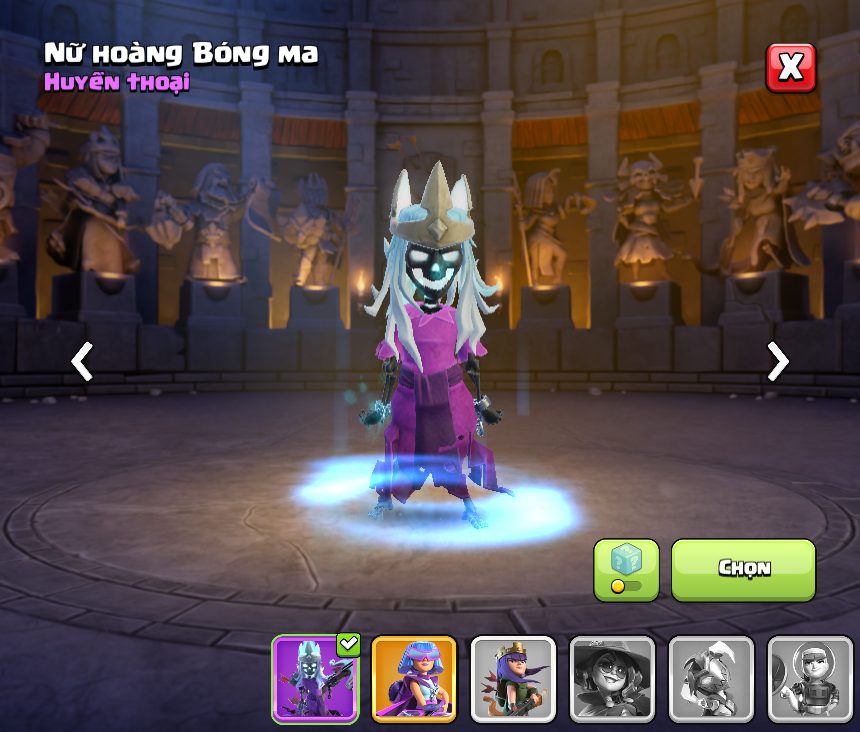Screen dimensions: 860x732
Task: Select the locked astronaut helmet queen skin
Action: pyautogui.click(x=810, y=679)
